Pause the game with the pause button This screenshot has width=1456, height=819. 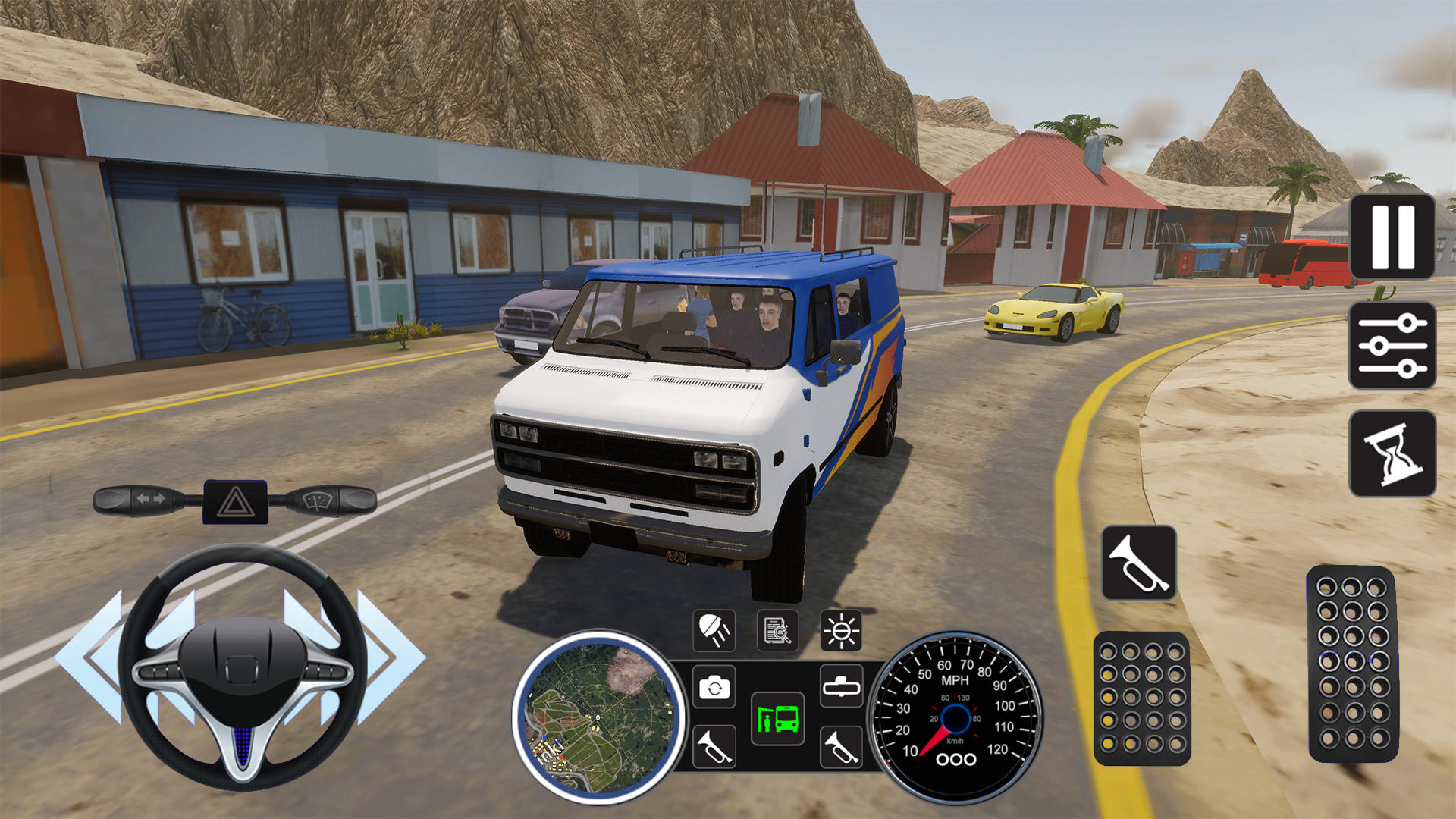point(1392,236)
